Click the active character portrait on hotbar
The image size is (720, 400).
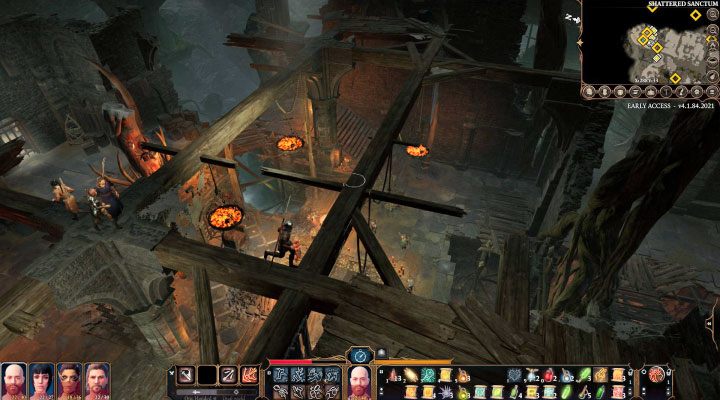coord(360,381)
